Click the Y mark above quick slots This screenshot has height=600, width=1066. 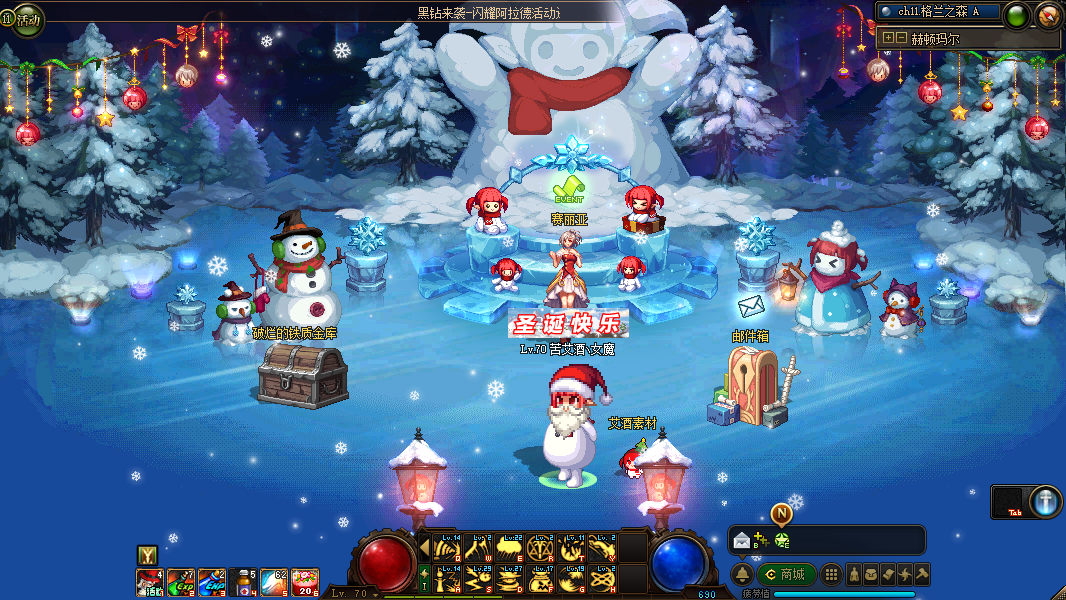[145, 554]
